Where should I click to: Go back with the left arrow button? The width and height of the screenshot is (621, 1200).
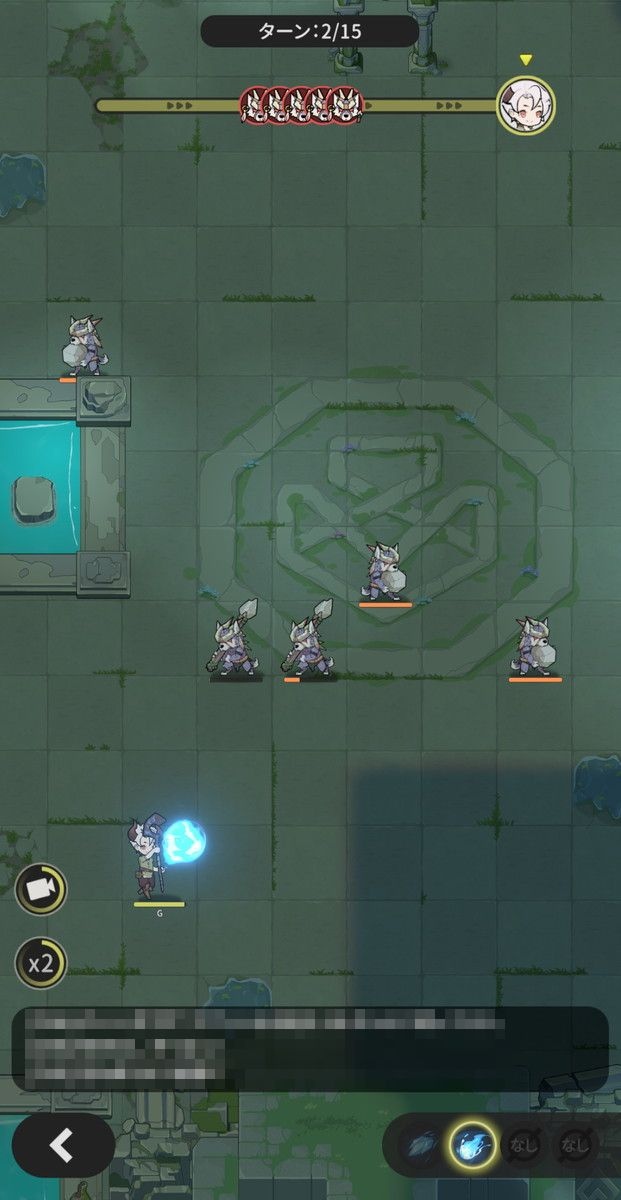[63, 1145]
